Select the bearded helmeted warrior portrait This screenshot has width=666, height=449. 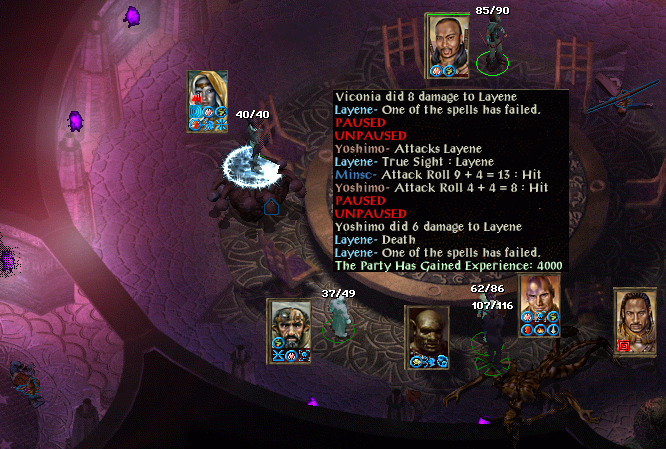[289, 324]
